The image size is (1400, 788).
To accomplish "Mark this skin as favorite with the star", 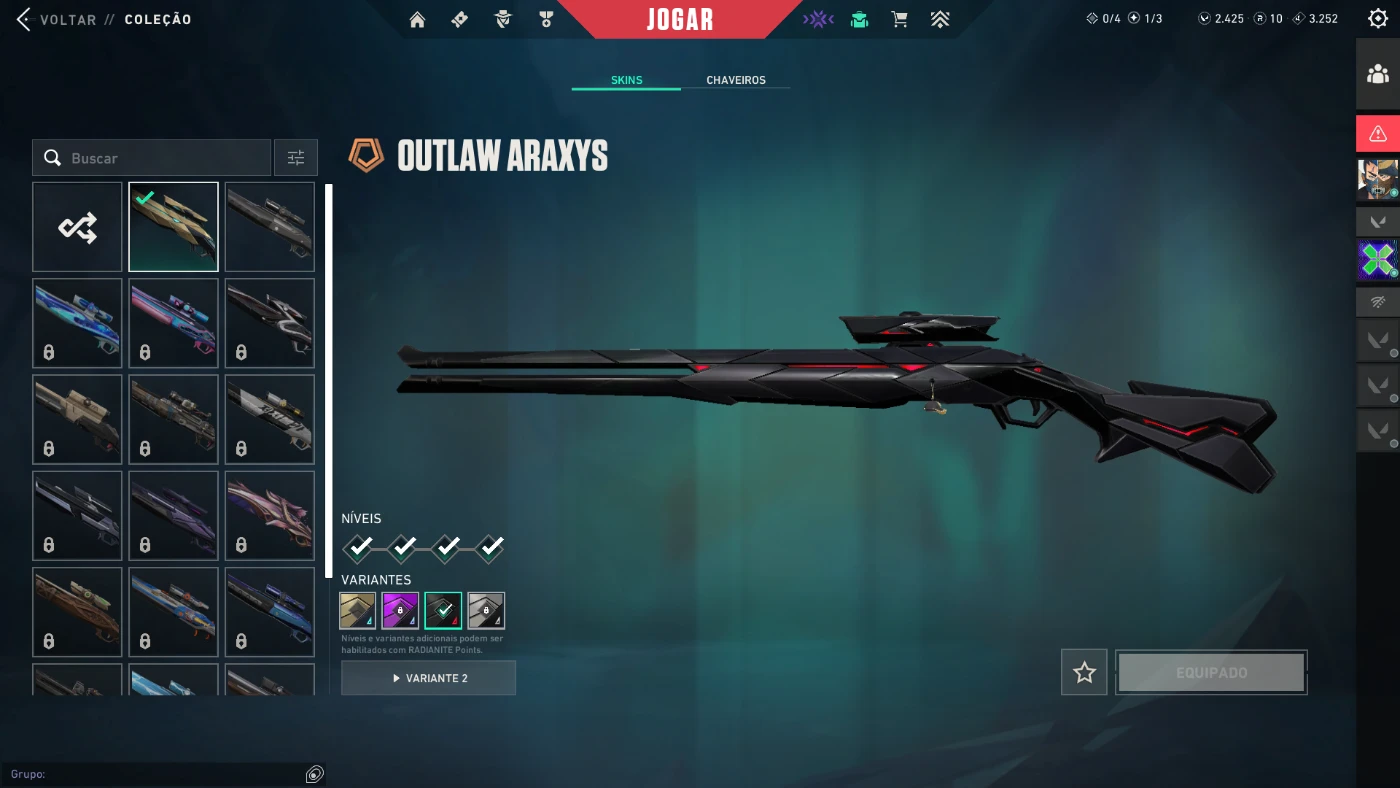I will pyautogui.click(x=1084, y=672).
